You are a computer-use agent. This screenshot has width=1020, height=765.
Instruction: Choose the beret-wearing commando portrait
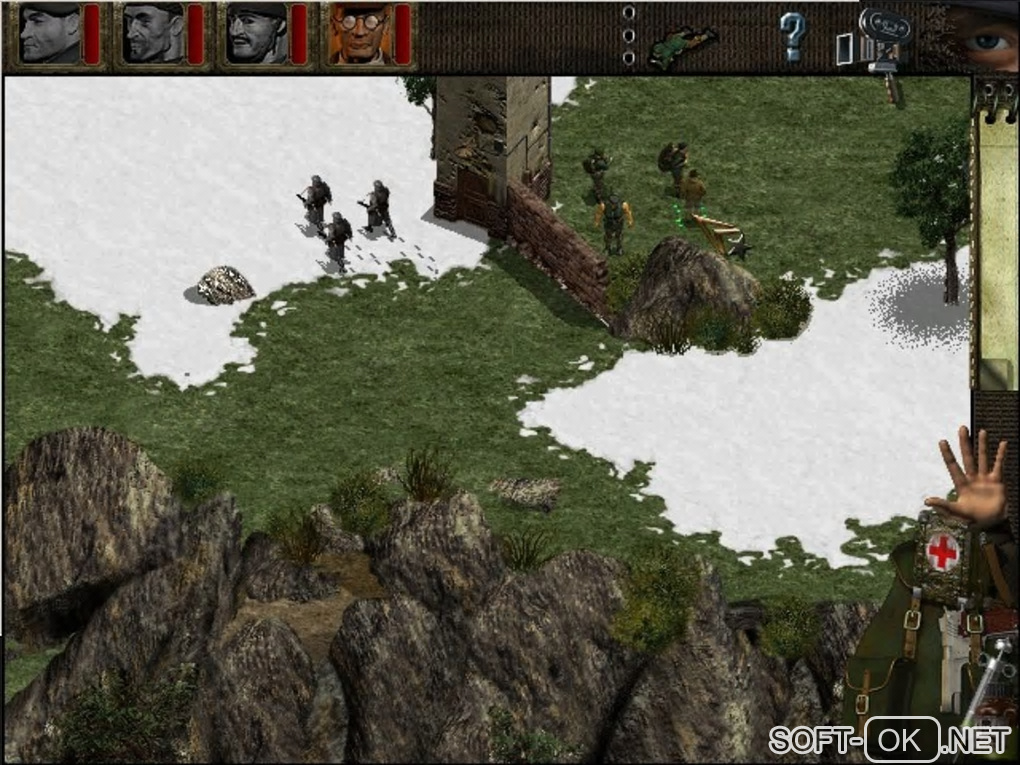(50, 34)
